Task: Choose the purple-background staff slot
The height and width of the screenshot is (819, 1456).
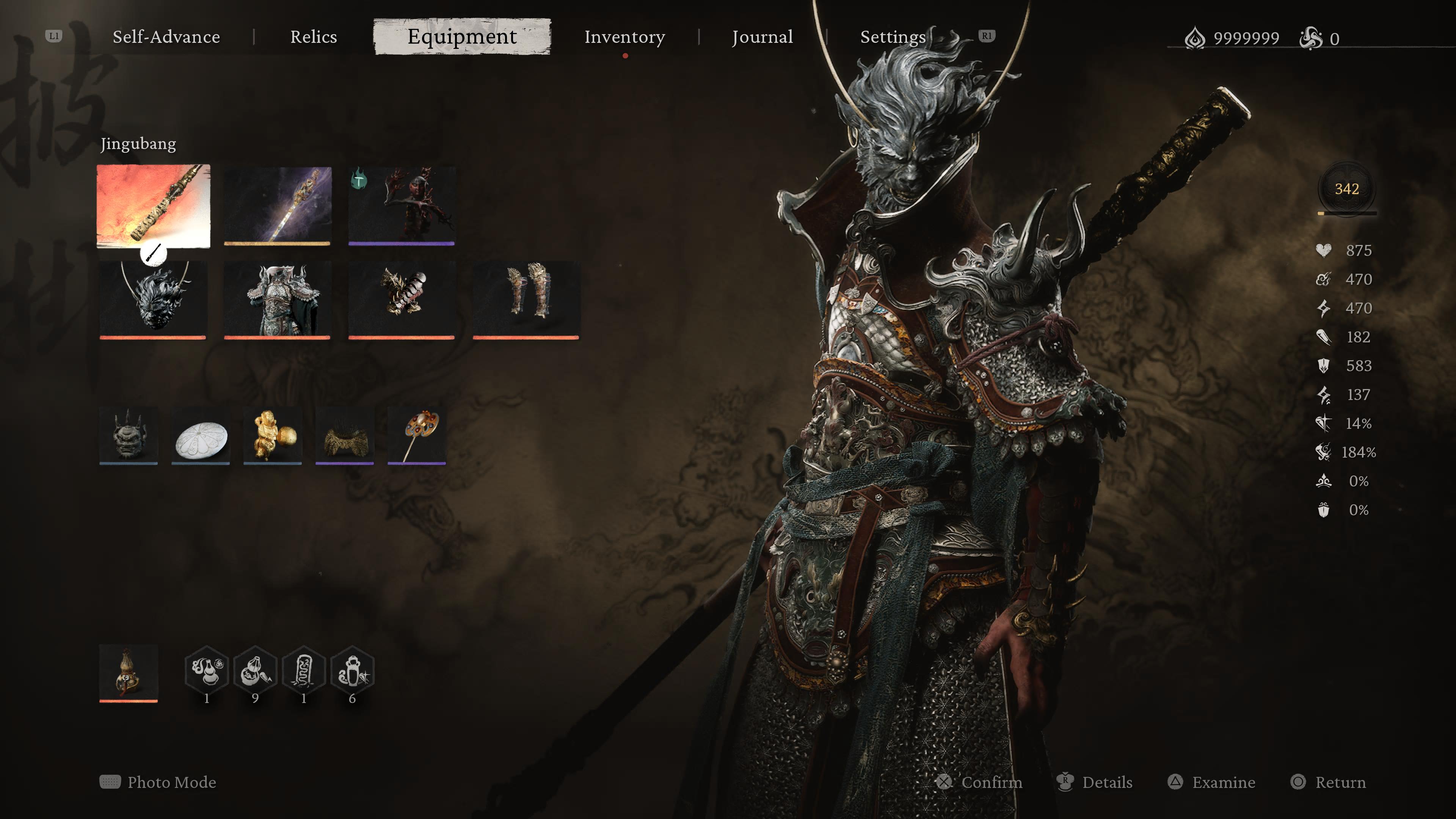Action: click(277, 205)
